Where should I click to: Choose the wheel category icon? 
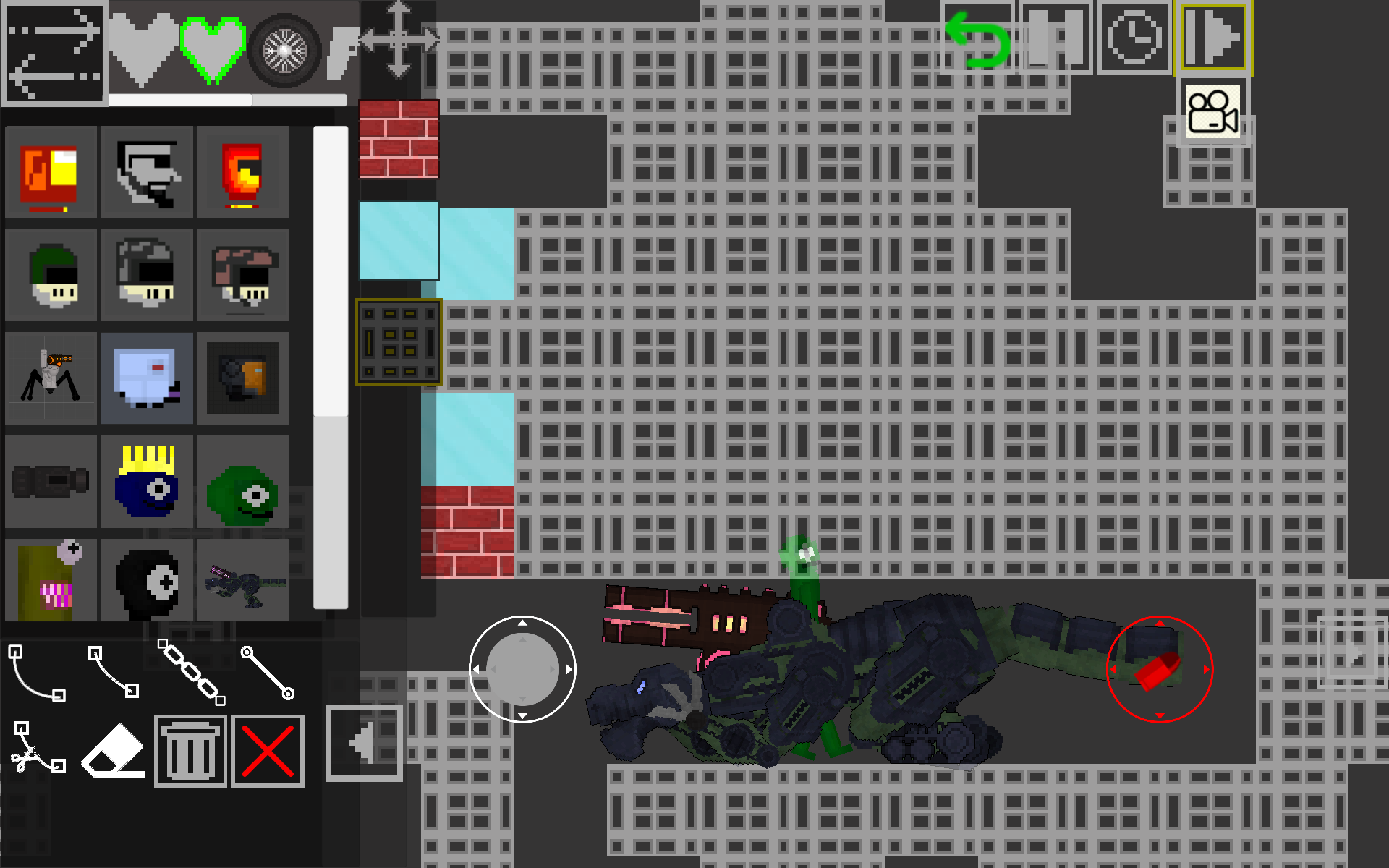[x=284, y=51]
